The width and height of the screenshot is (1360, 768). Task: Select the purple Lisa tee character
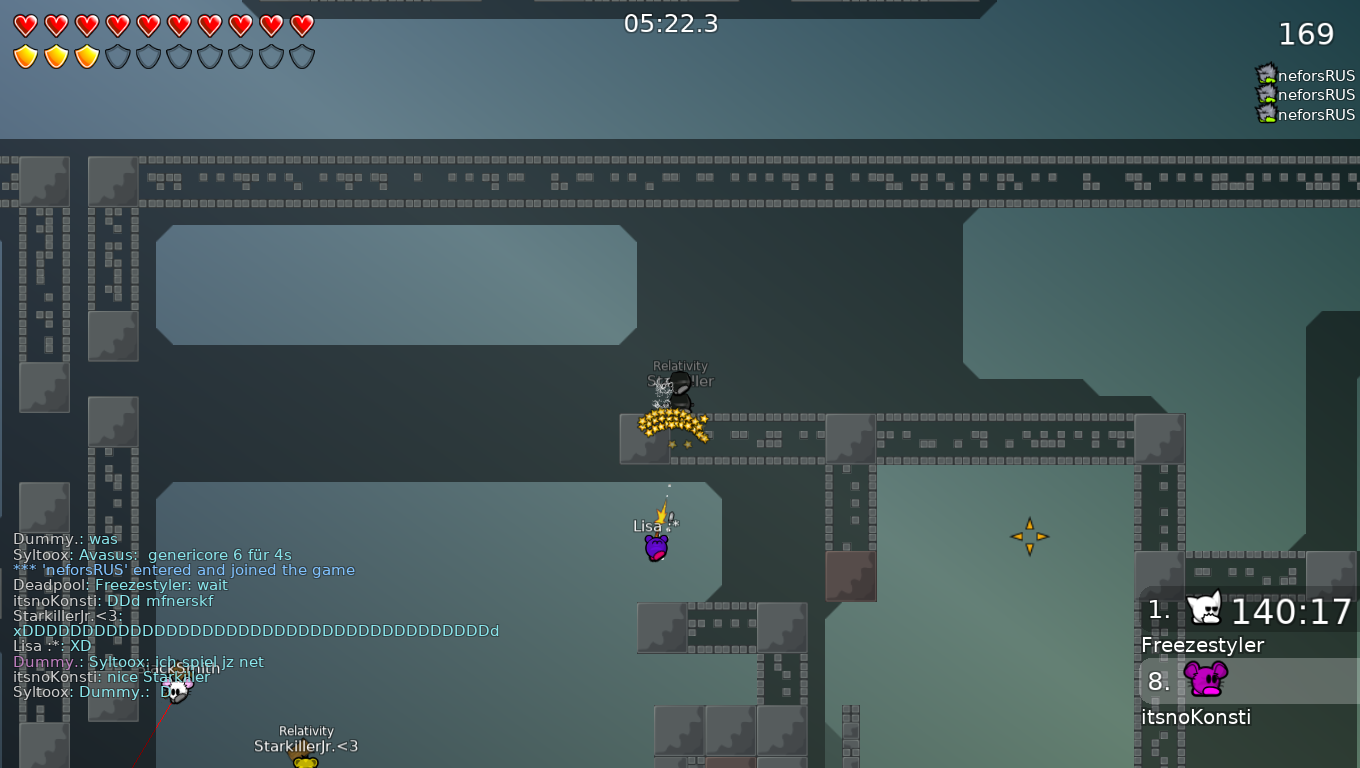[656, 545]
